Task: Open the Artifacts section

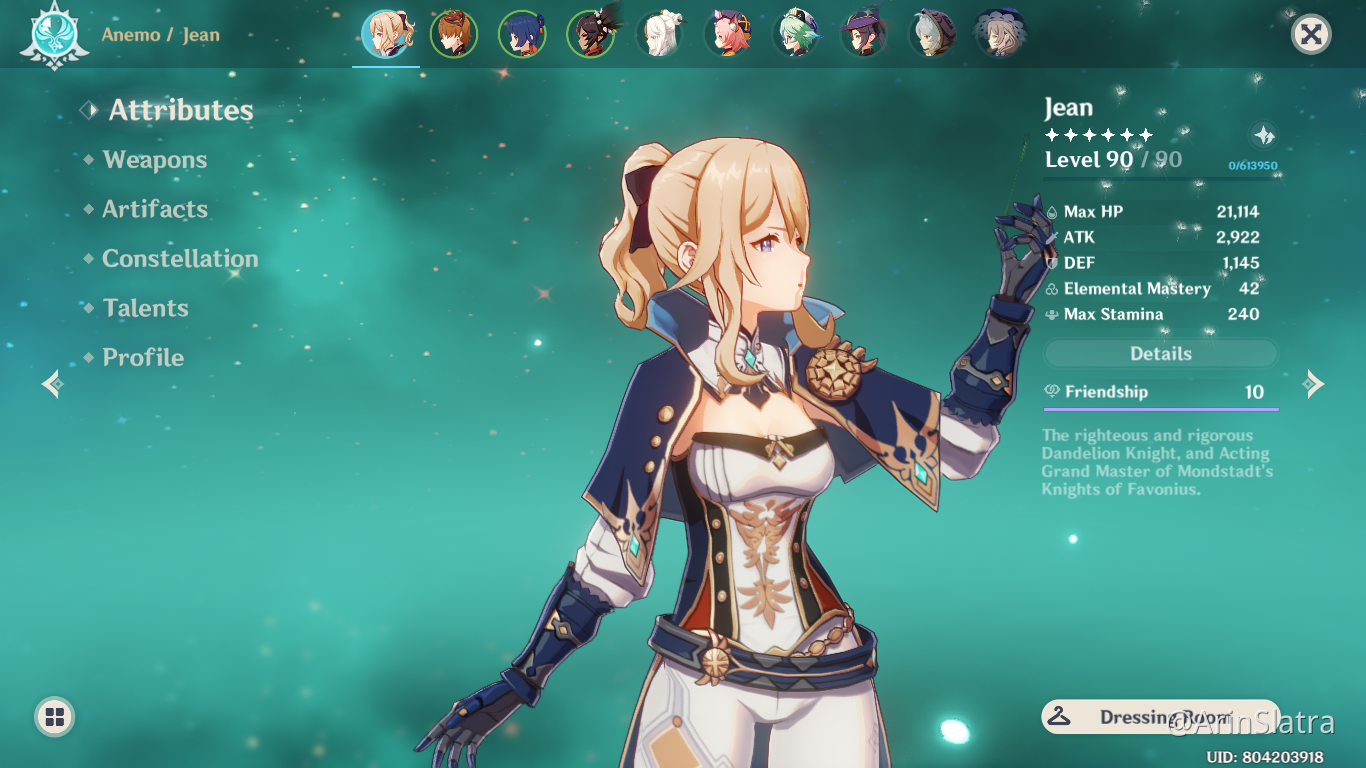Action: [x=155, y=209]
